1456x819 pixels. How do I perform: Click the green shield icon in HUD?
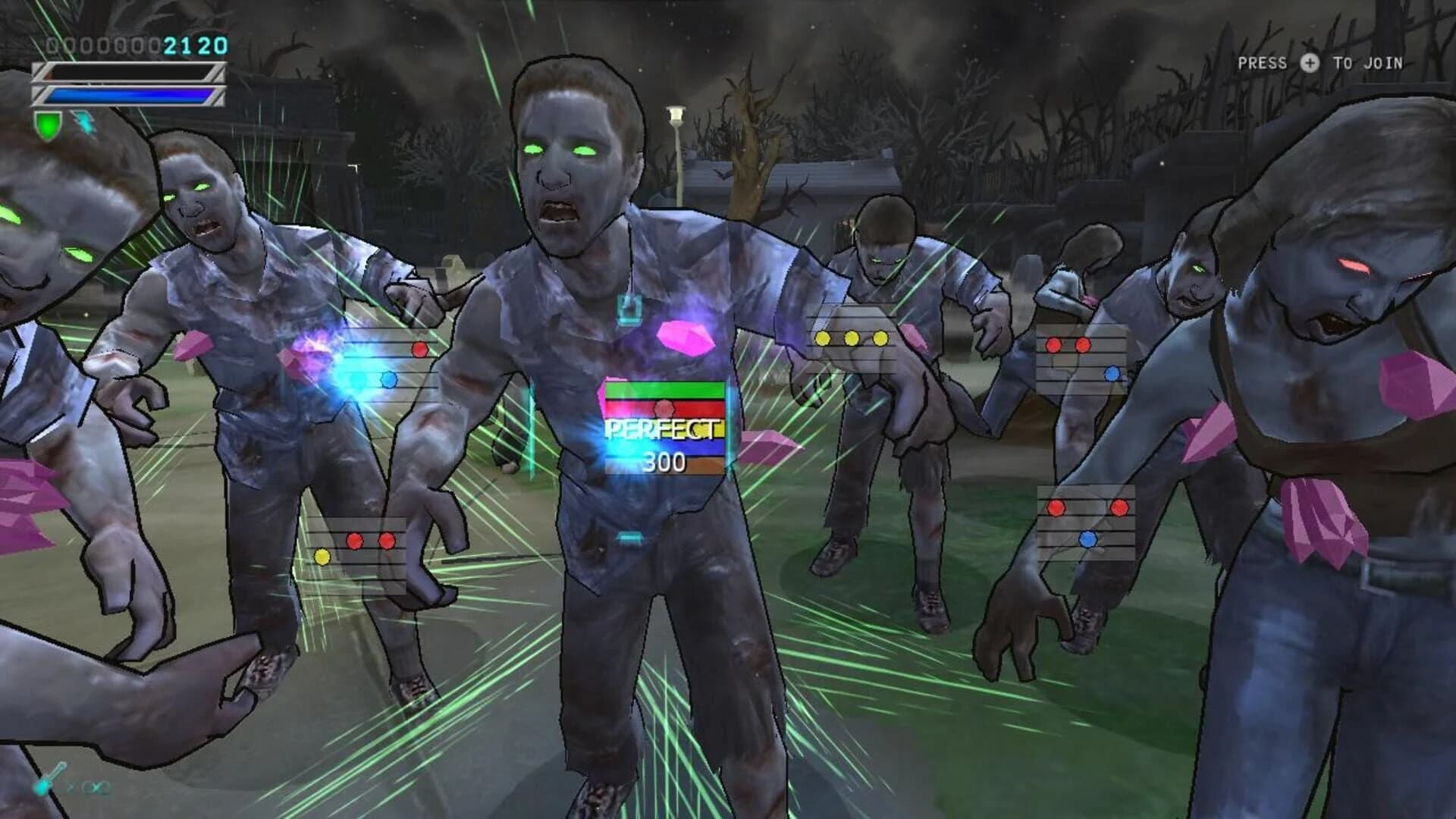click(x=47, y=125)
